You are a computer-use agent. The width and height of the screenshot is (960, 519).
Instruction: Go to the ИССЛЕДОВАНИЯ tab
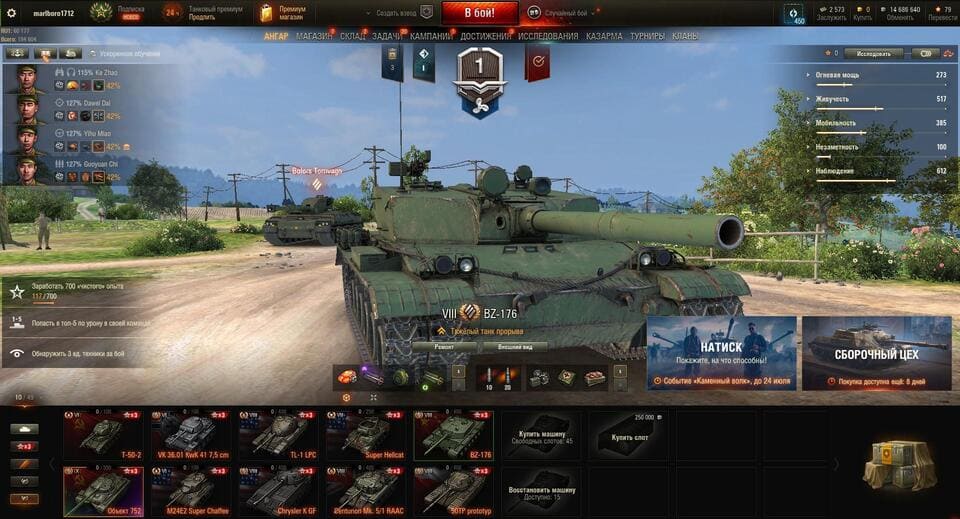coord(548,36)
